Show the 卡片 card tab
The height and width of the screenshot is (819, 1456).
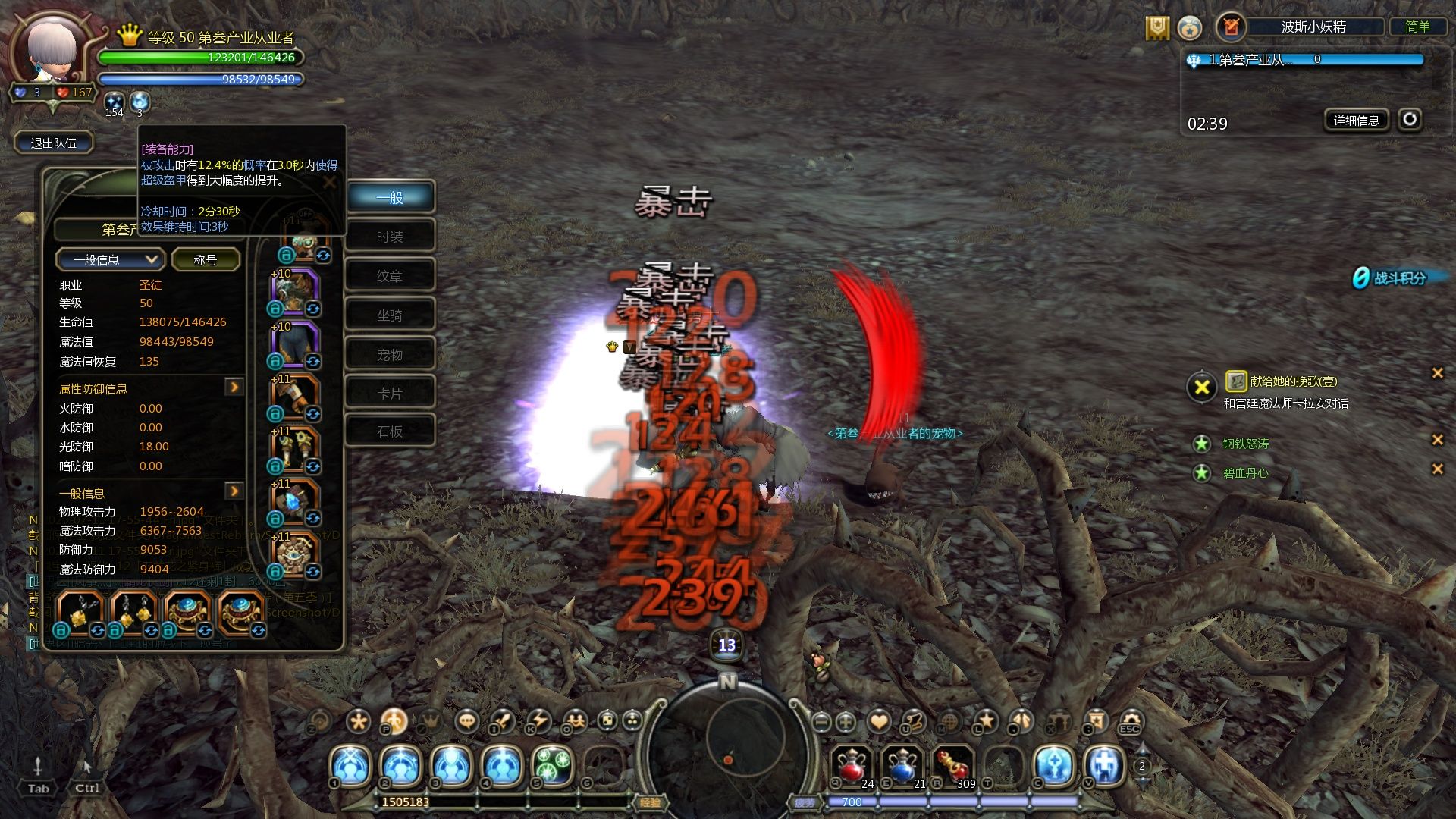click(390, 394)
